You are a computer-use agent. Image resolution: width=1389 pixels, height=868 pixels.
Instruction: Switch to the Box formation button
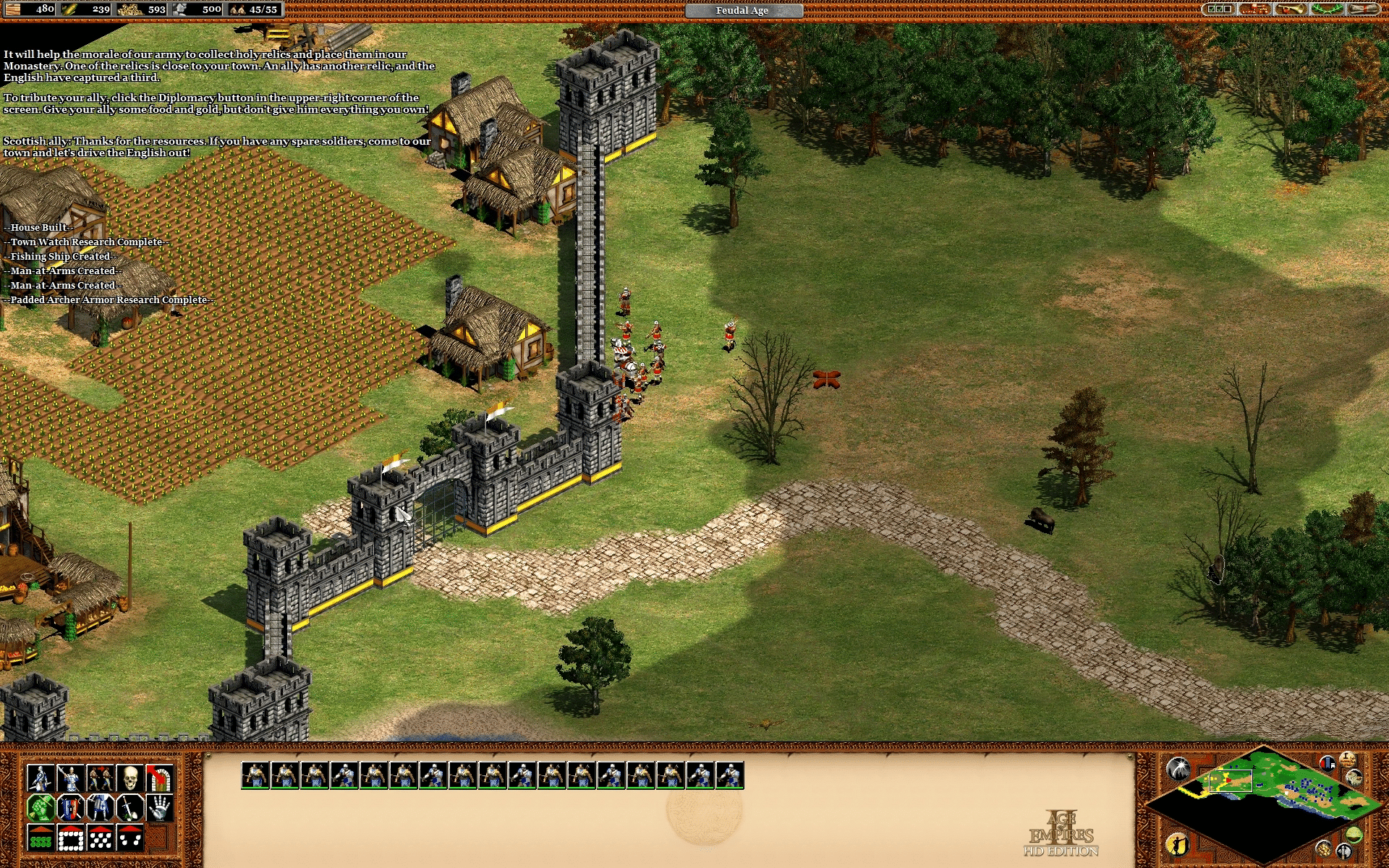pyautogui.click(x=70, y=838)
